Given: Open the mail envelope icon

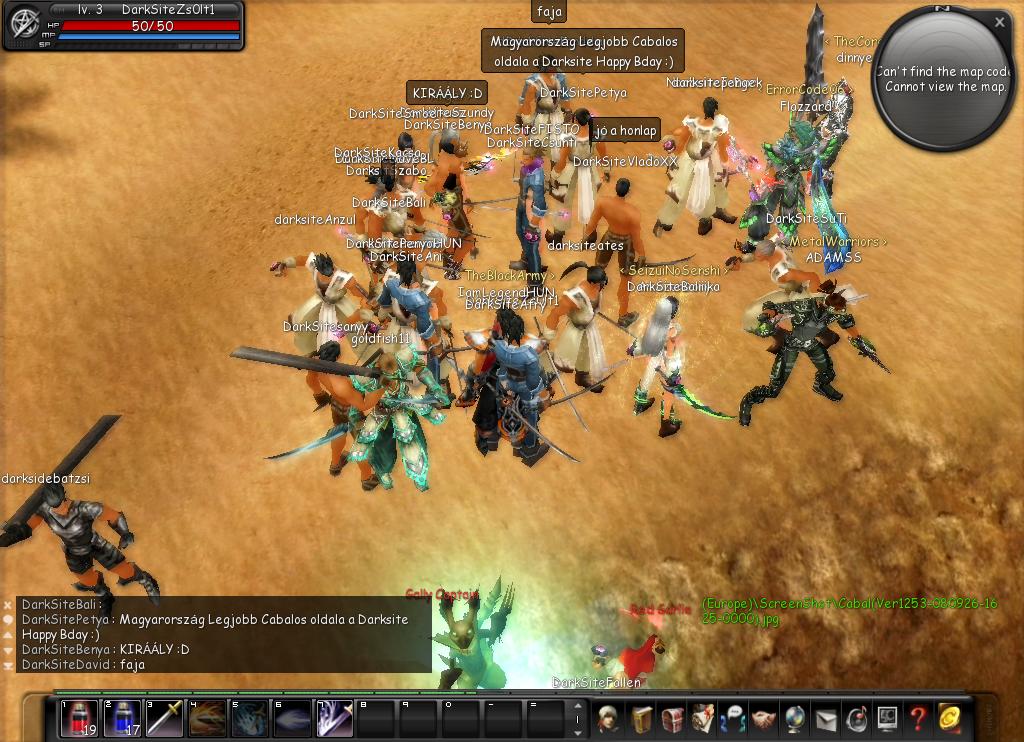Looking at the screenshot, I should pos(826,718).
